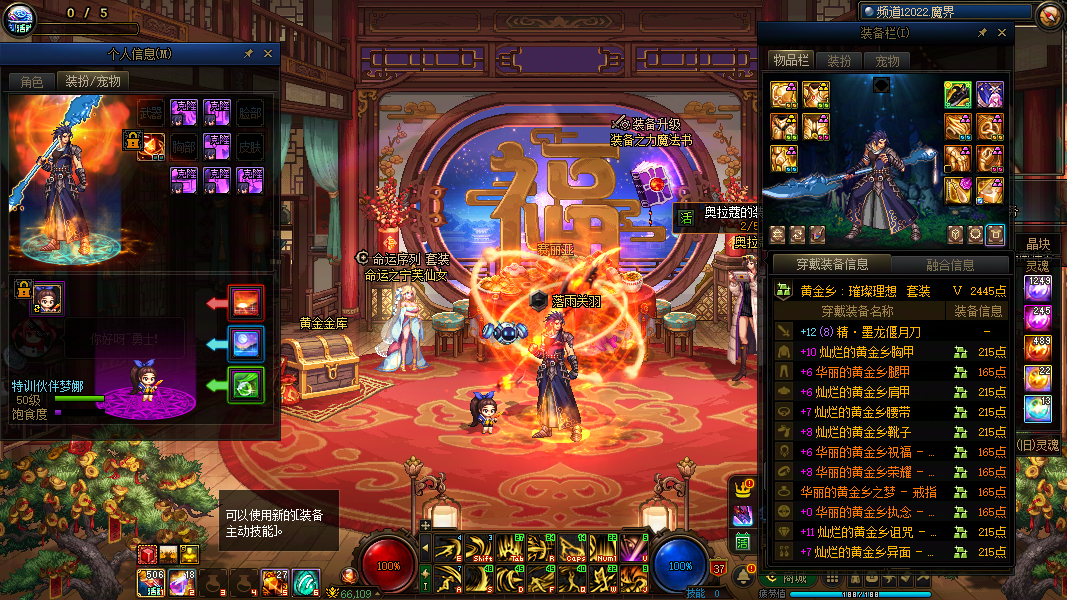The width and height of the screenshot is (1067, 600).
Task: Close the personal info (个人信息) window
Action: click(x=268, y=54)
